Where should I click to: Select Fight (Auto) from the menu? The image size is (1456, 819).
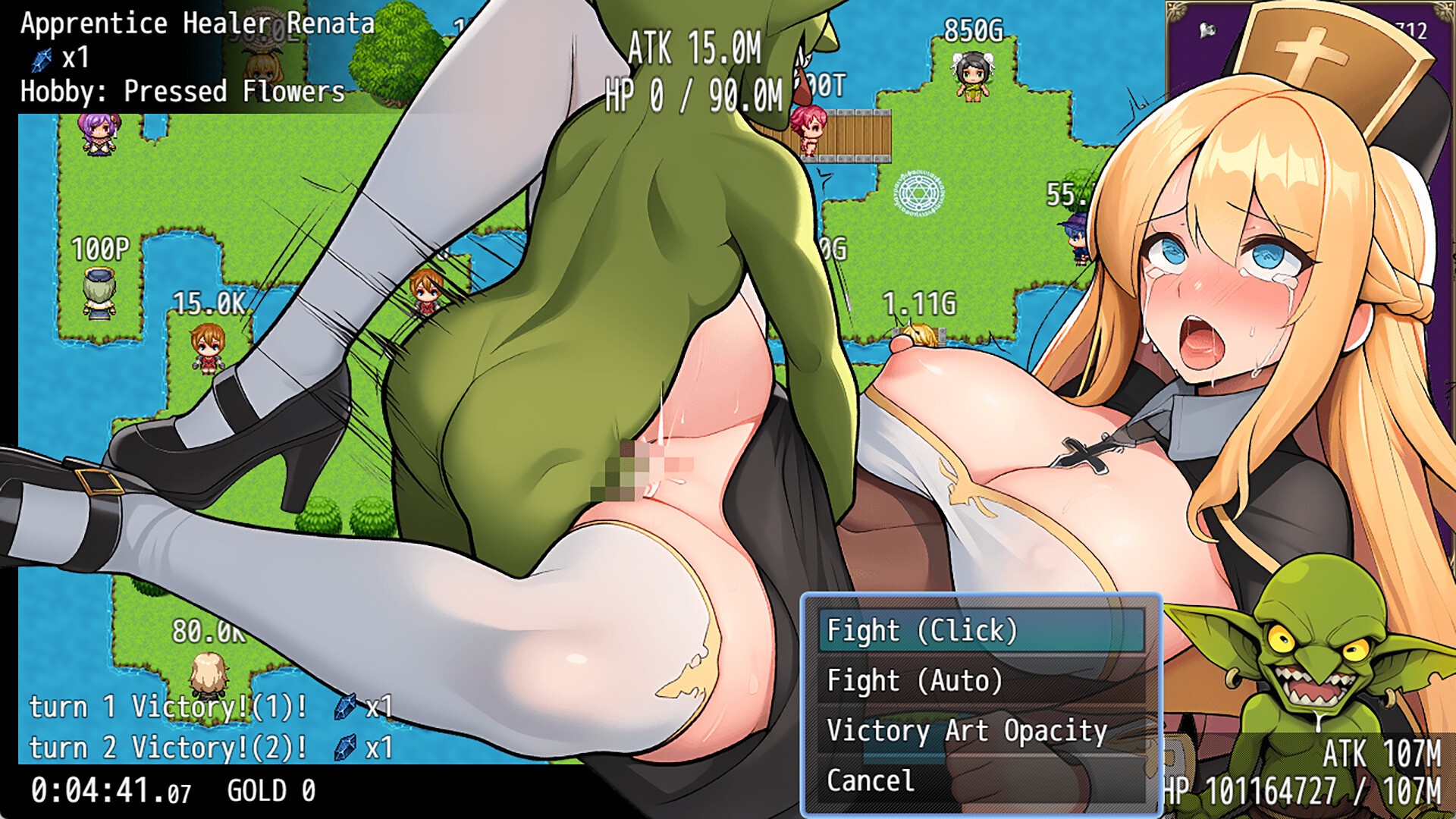coord(981,680)
